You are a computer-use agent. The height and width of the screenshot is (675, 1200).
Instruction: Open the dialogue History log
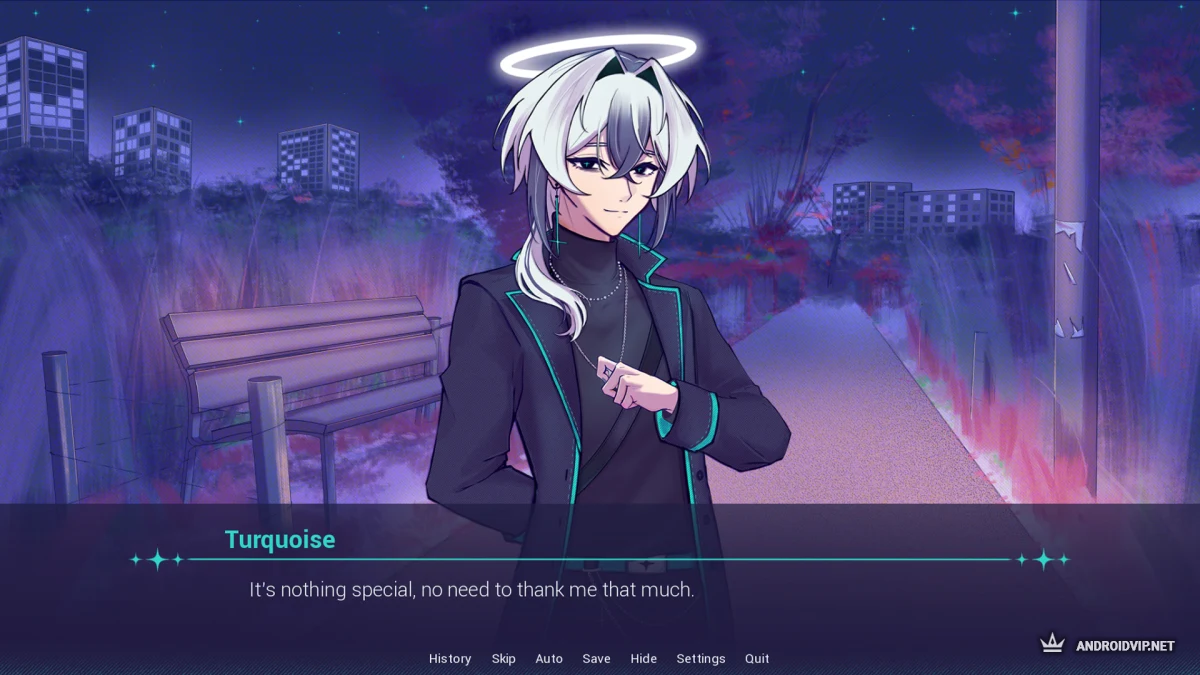(x=450, y=659)
